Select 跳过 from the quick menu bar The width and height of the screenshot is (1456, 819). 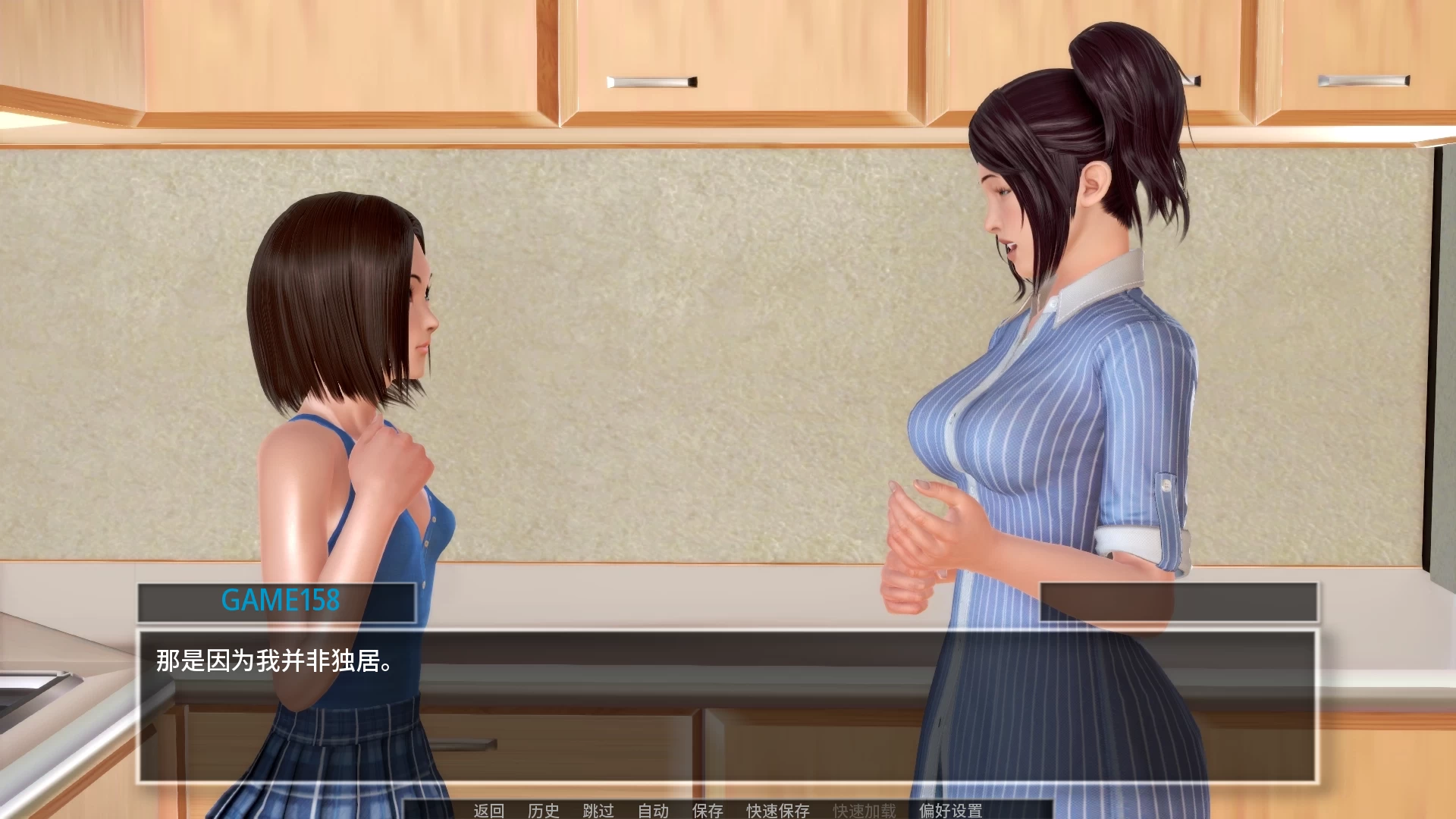click(599, 811)
